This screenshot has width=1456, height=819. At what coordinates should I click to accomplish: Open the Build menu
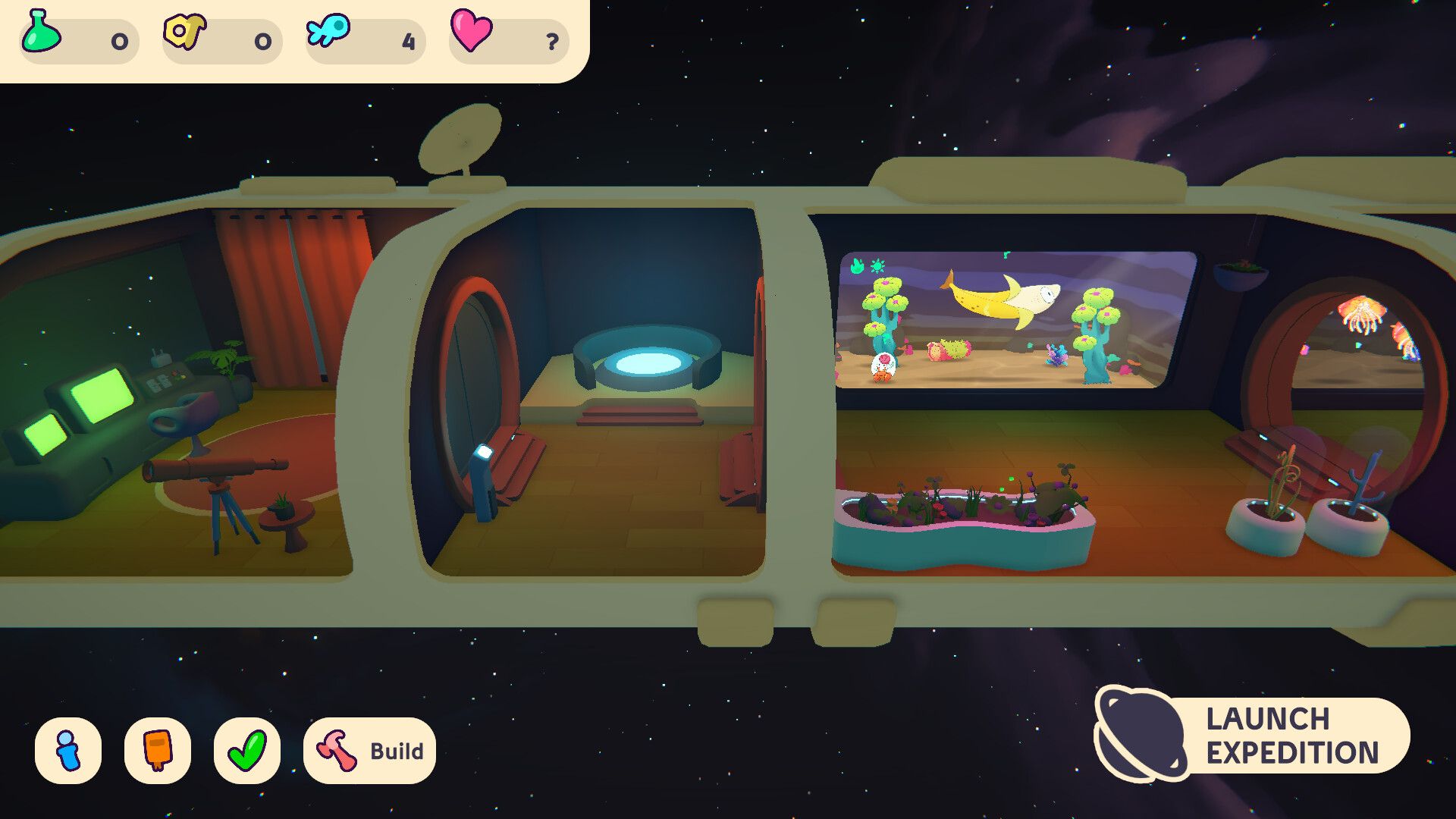[369, 751]
